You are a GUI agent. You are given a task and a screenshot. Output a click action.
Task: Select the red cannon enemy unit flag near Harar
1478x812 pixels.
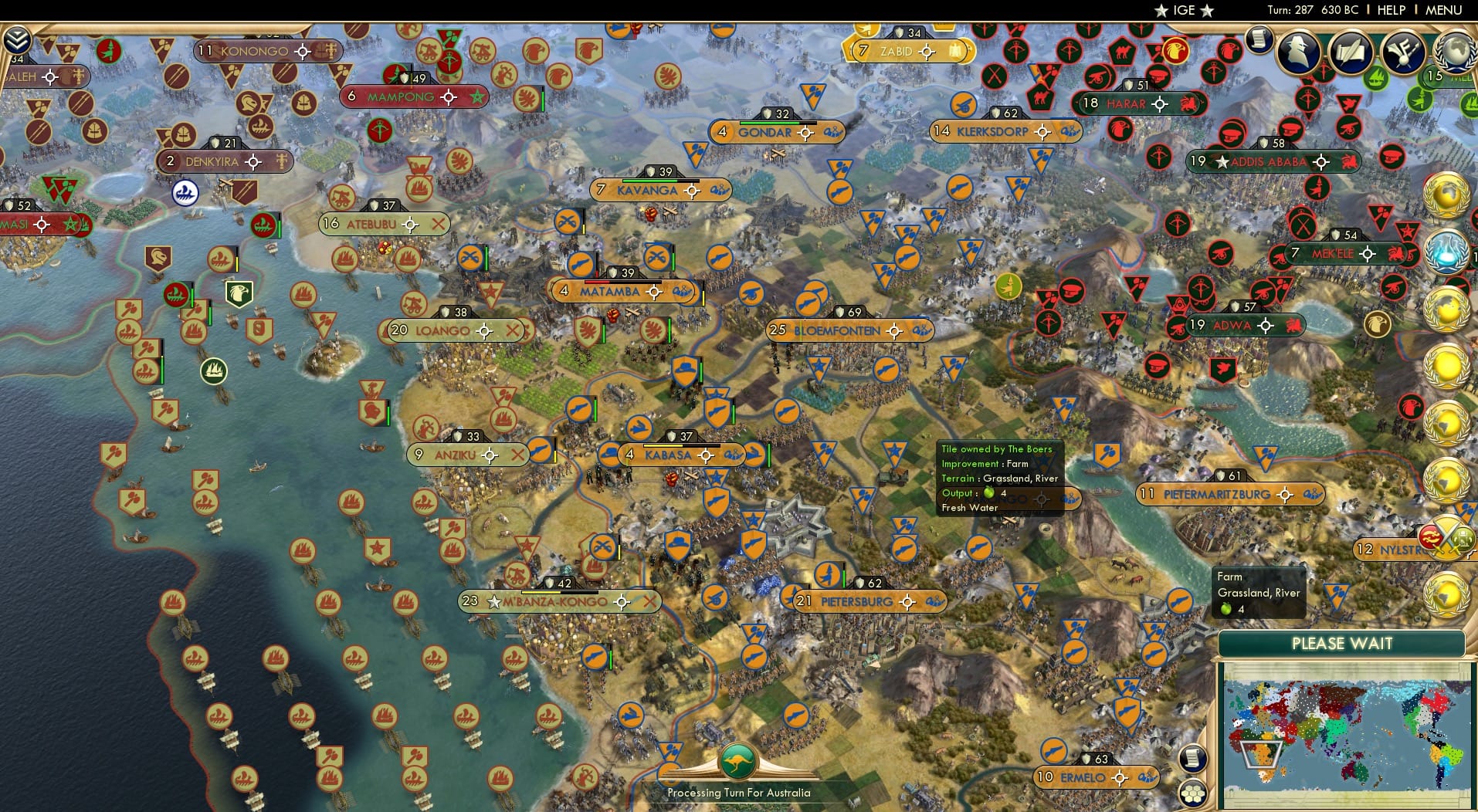(x=1097, y=78)
